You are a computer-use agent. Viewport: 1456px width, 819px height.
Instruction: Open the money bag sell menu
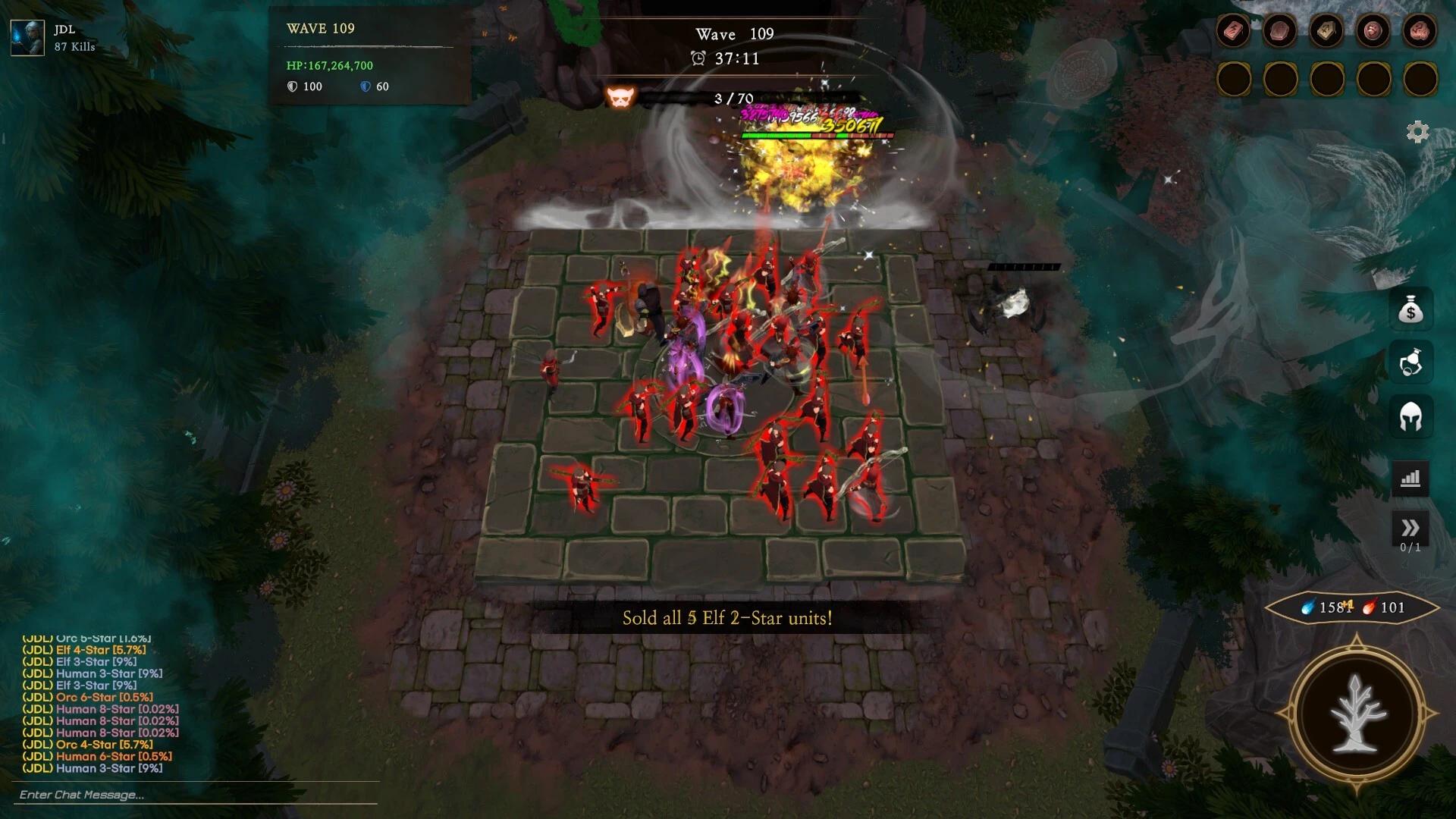point(1412,312)
